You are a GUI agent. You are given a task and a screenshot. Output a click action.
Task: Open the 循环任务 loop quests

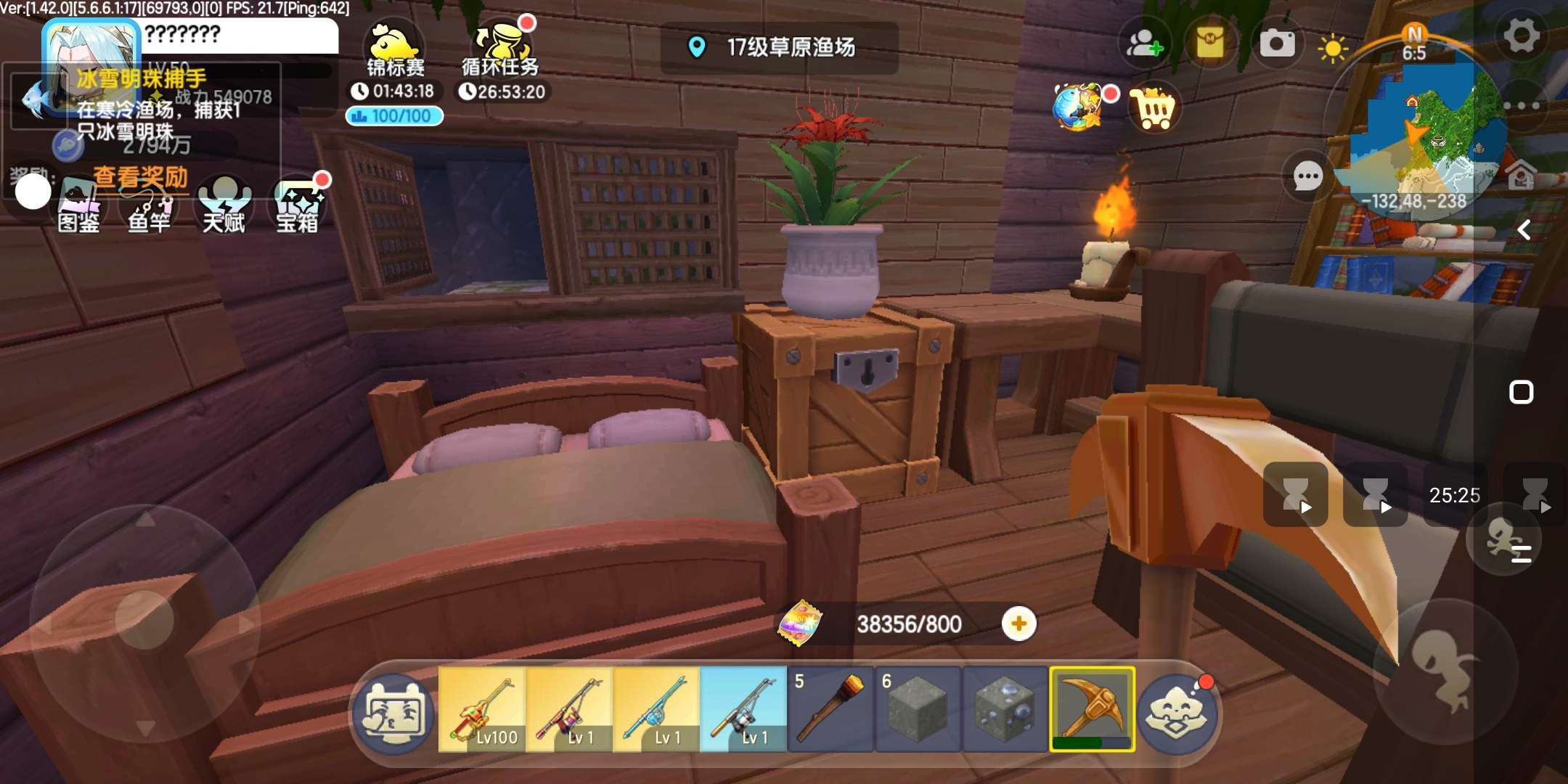(x=501, y=51)
